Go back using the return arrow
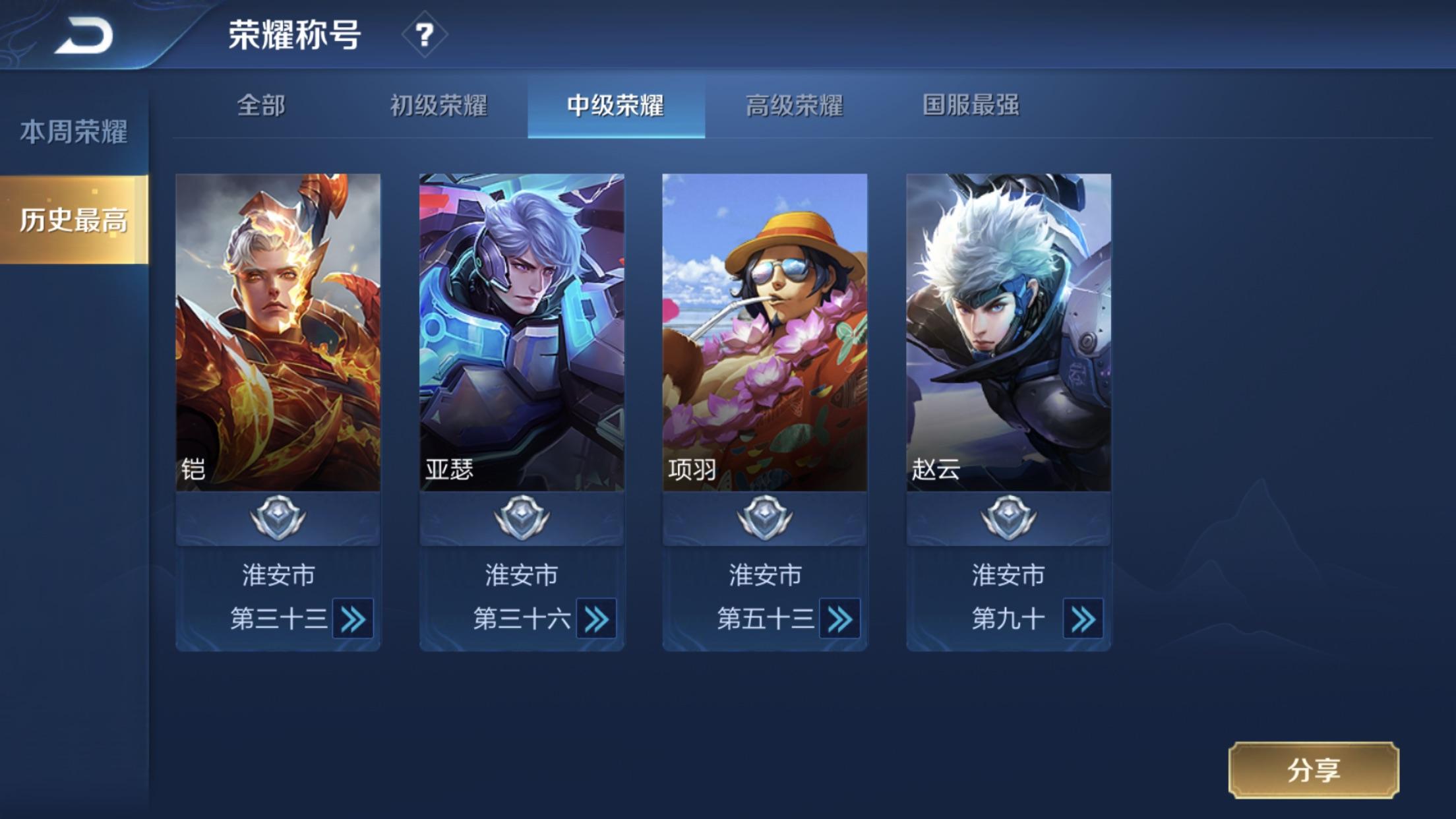This screenshot has height=819, width=1456. 84,36
